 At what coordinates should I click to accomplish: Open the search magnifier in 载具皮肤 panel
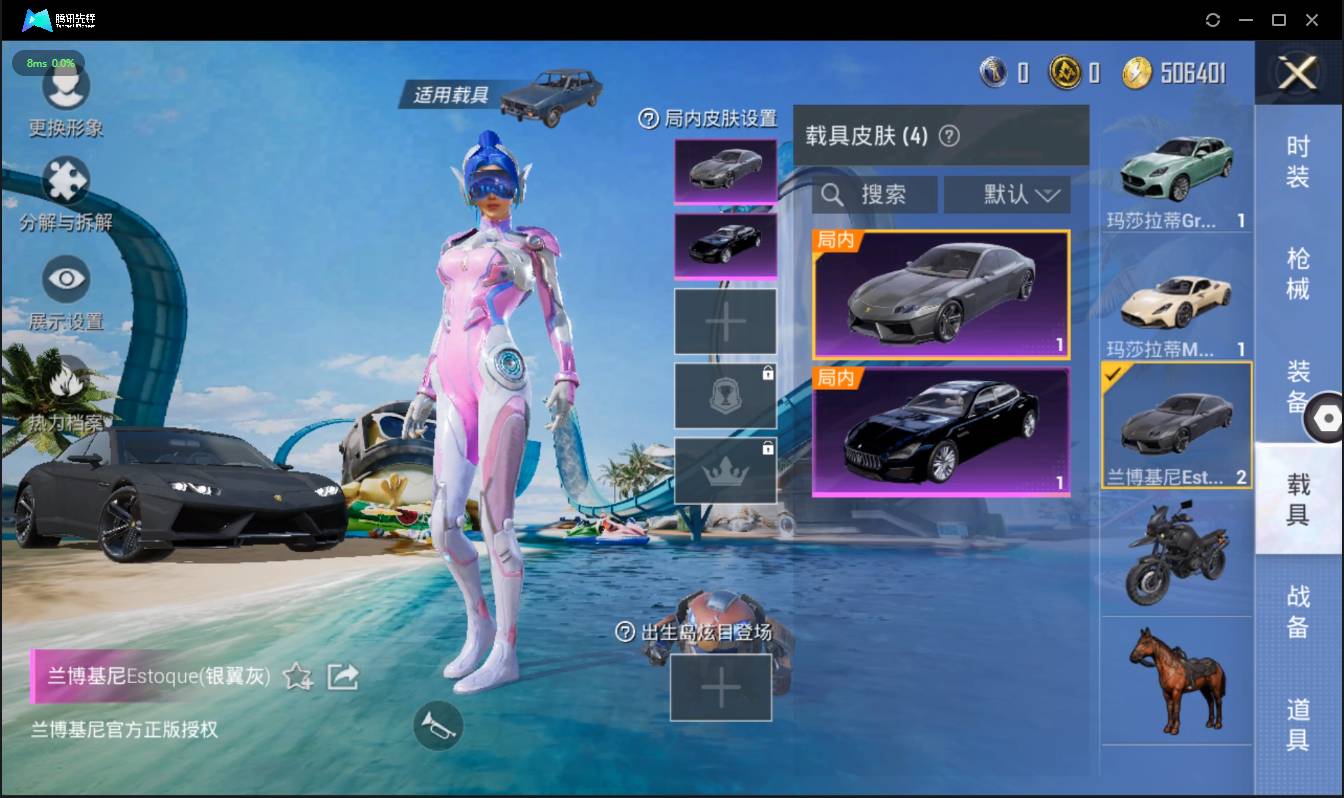833,194
